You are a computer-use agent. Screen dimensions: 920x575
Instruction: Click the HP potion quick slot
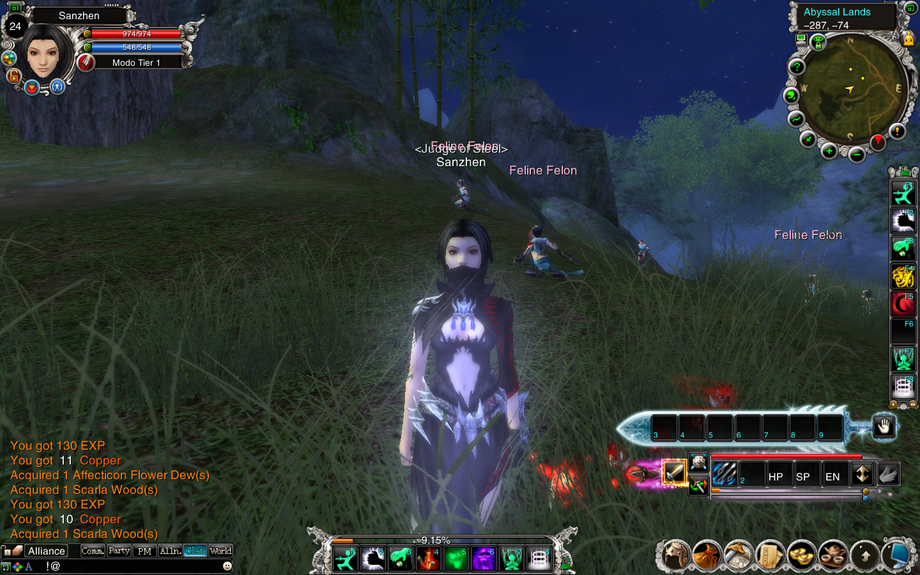(x=776, y=477)
